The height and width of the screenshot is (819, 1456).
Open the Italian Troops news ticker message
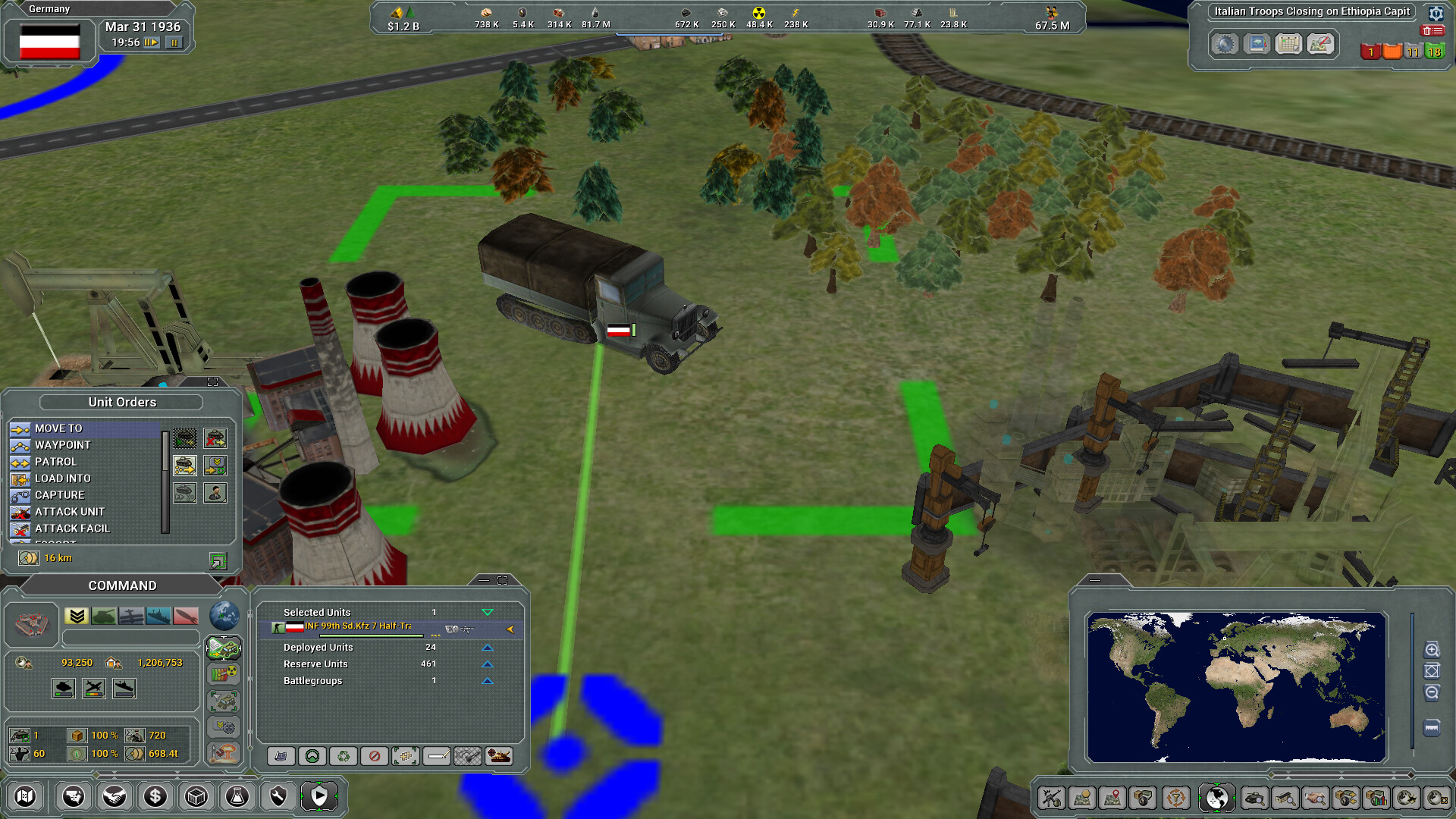(1310, 11)
